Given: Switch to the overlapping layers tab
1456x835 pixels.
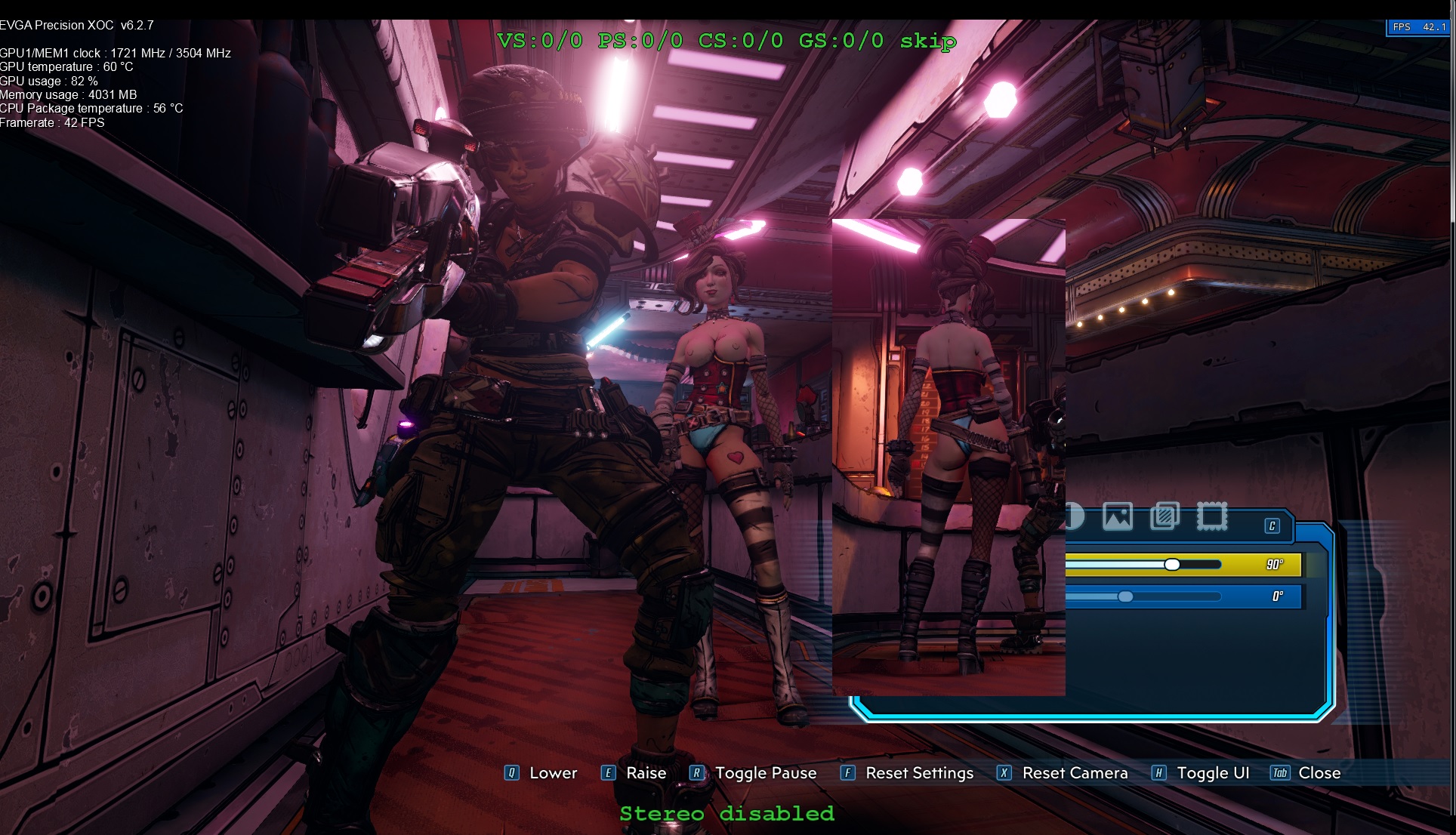Looking at the screenshot, I should point(1164,517).
